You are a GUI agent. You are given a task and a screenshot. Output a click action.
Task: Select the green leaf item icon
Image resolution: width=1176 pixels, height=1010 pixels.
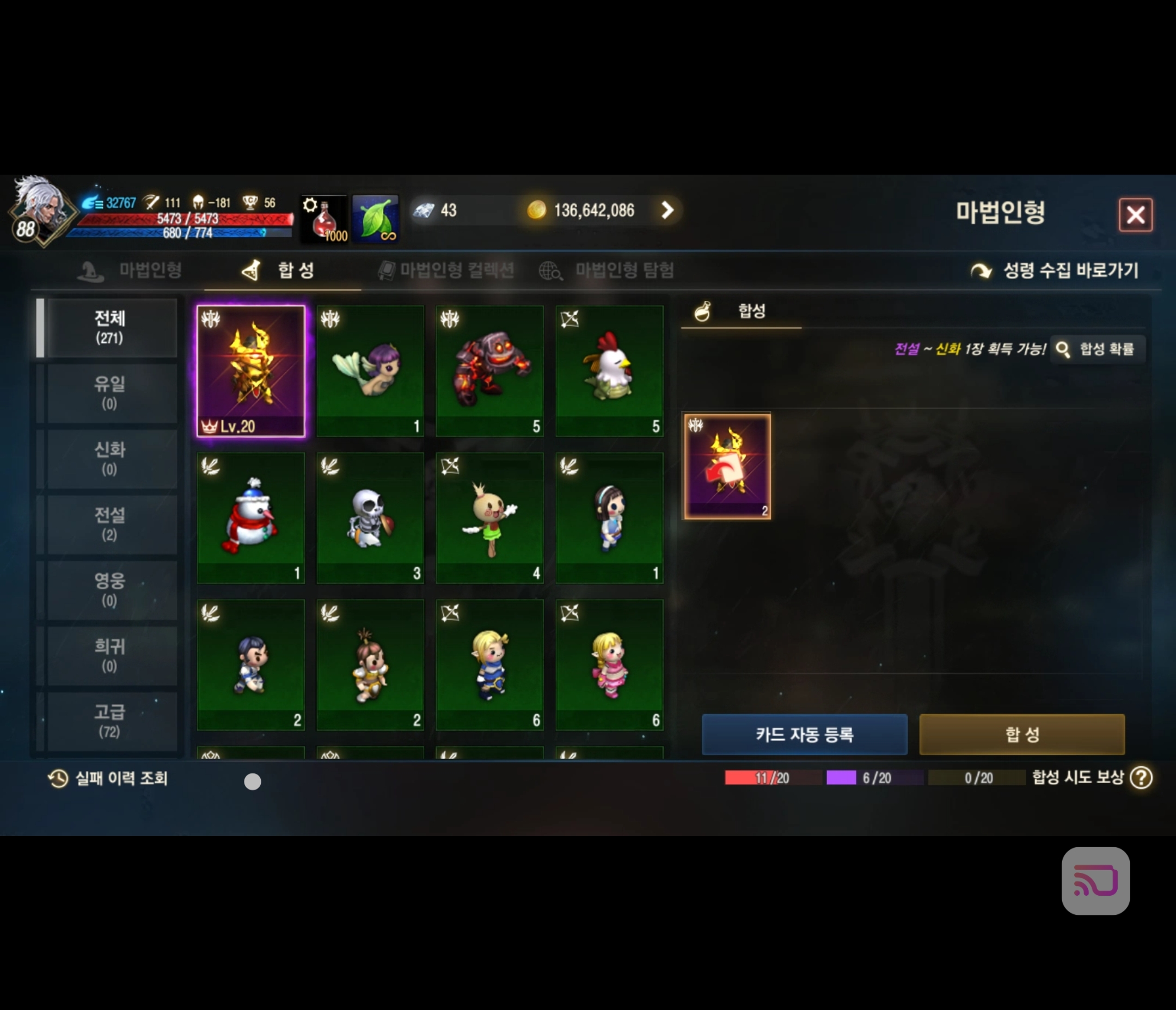coord(376,218)
